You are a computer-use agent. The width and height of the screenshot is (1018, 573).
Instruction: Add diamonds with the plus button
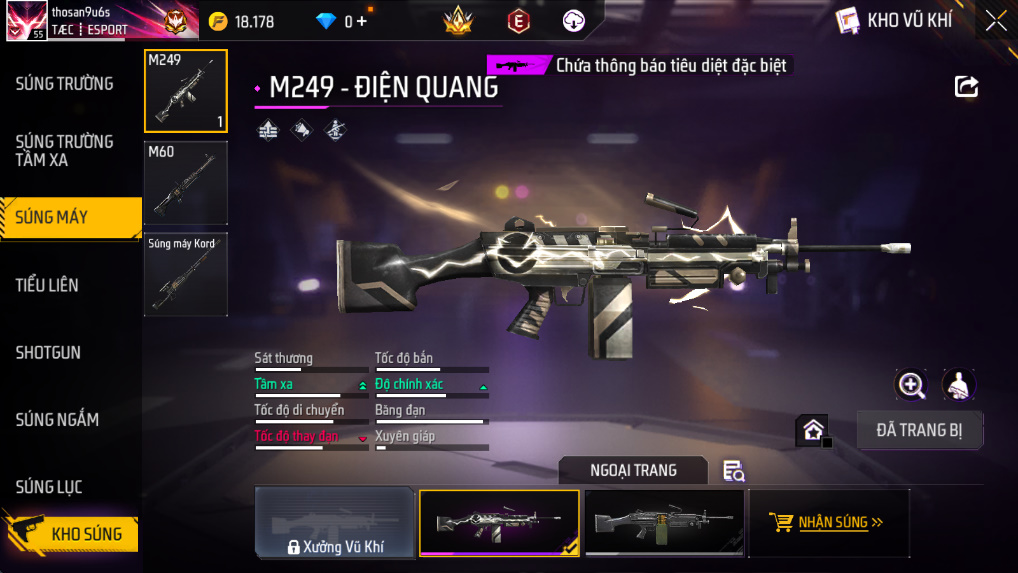tap(361, 21)
